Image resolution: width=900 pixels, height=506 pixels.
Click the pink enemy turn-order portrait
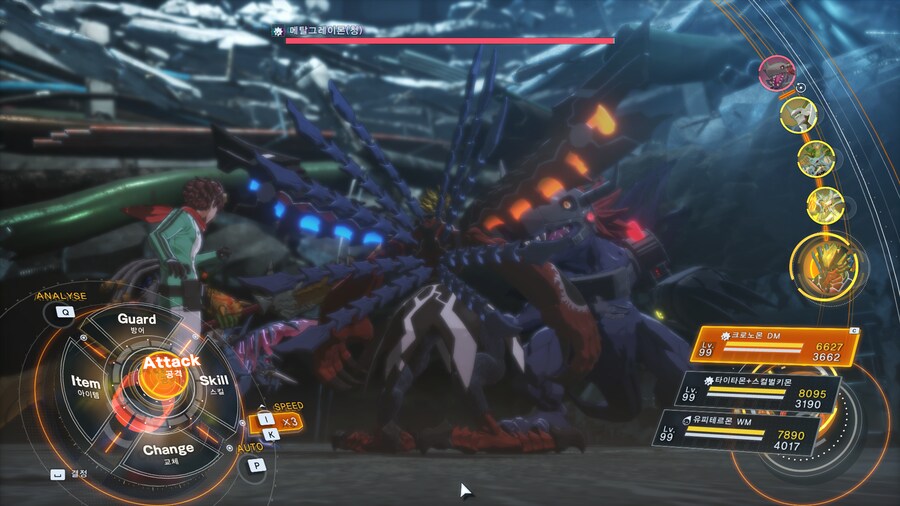coord(775,71)
